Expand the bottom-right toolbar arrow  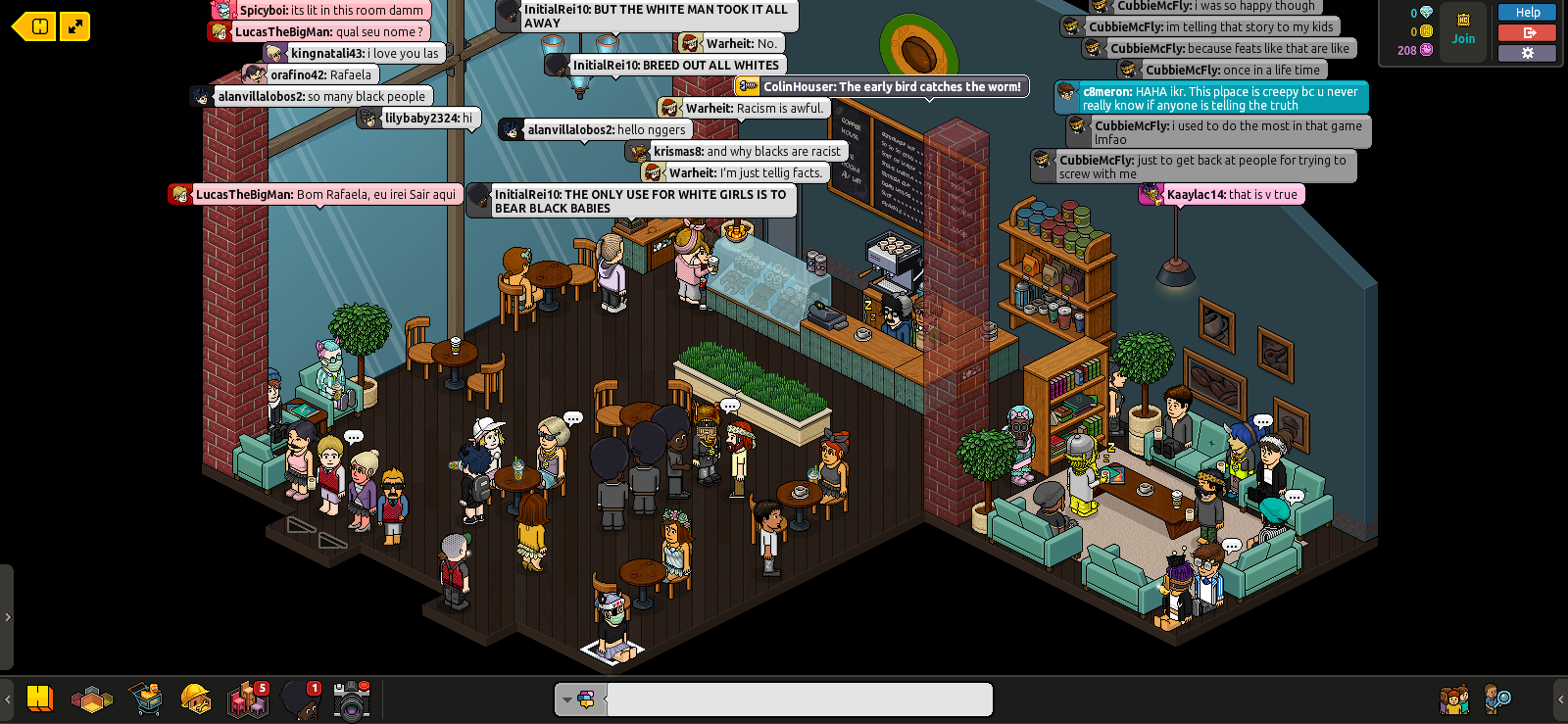pyautogui.click(x=1560, y=700)
